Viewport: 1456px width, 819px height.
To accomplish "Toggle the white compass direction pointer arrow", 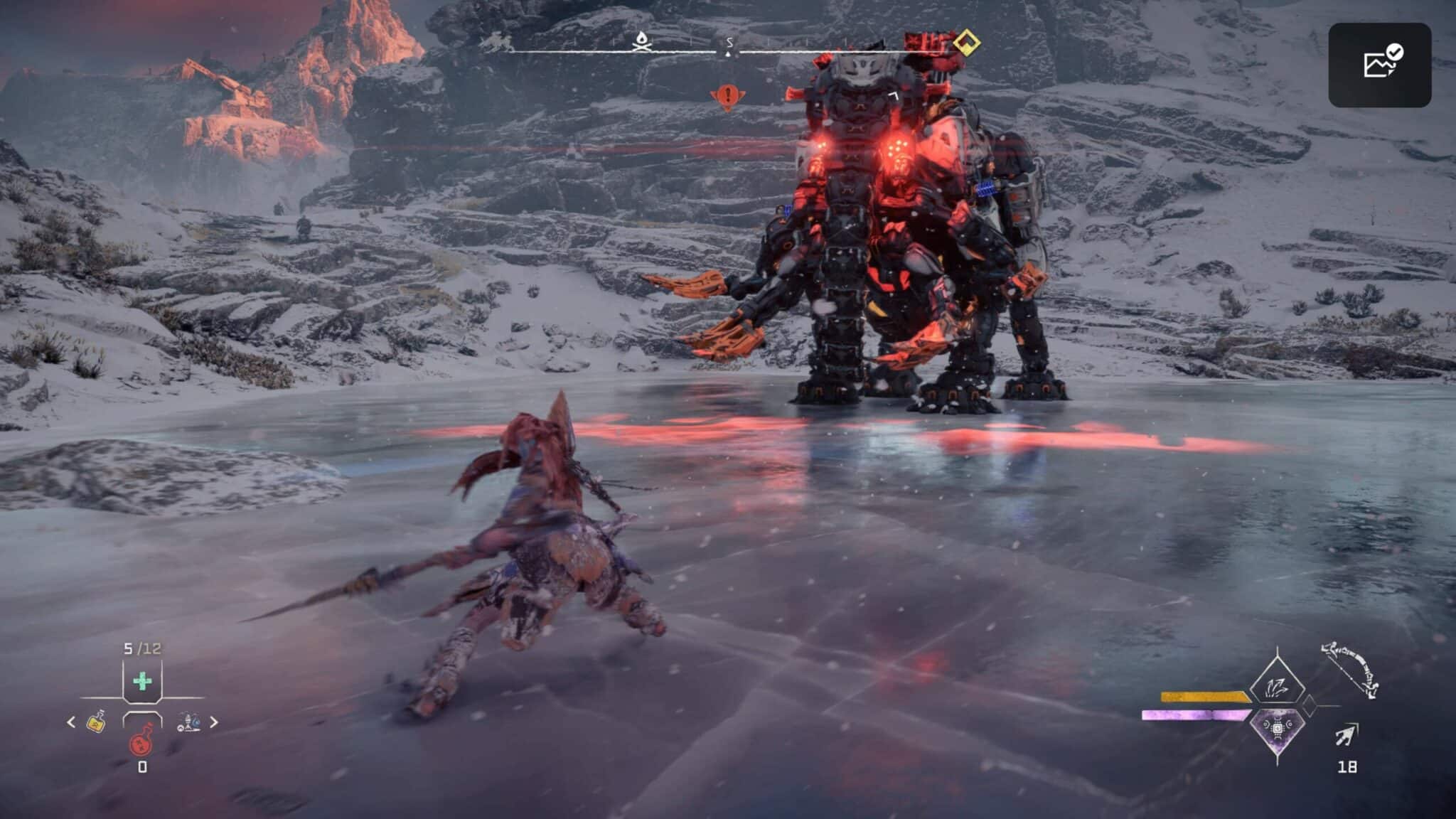I will point(727,54).
